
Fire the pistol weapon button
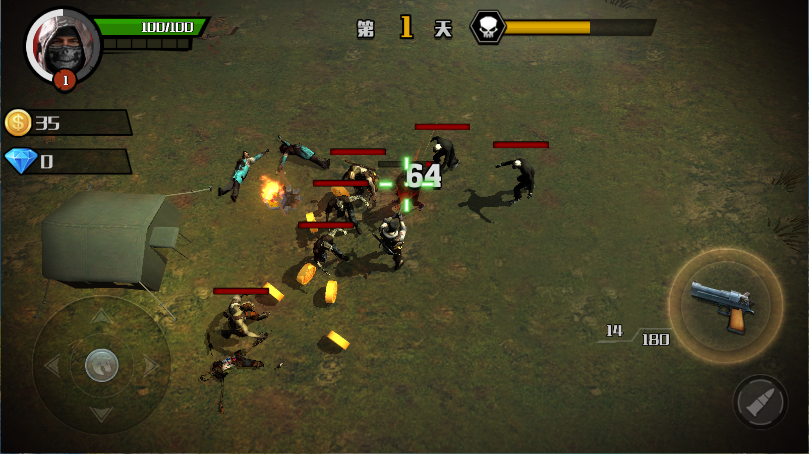[724, 304]
